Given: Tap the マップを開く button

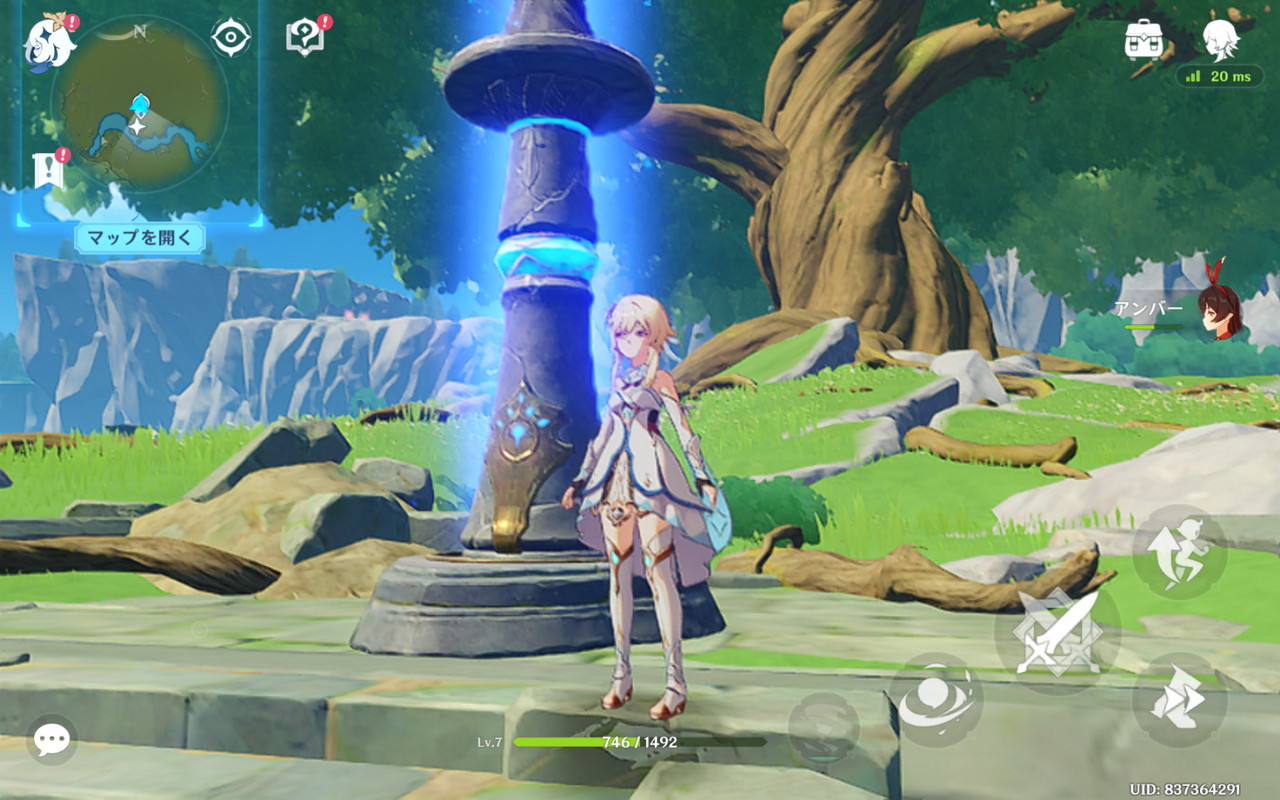Looking at the screenshot, I should click(x=140, y=238).
